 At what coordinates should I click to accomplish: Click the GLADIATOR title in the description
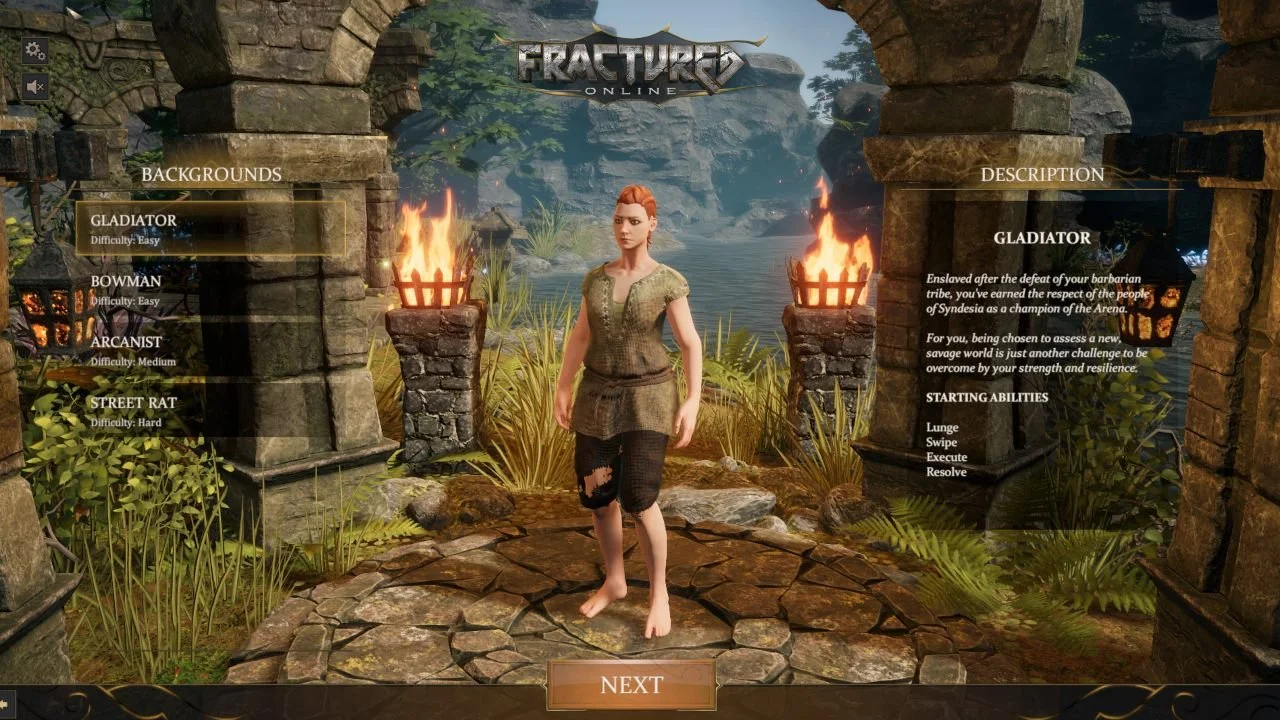pyautogui.click(x=1041, y=238)
